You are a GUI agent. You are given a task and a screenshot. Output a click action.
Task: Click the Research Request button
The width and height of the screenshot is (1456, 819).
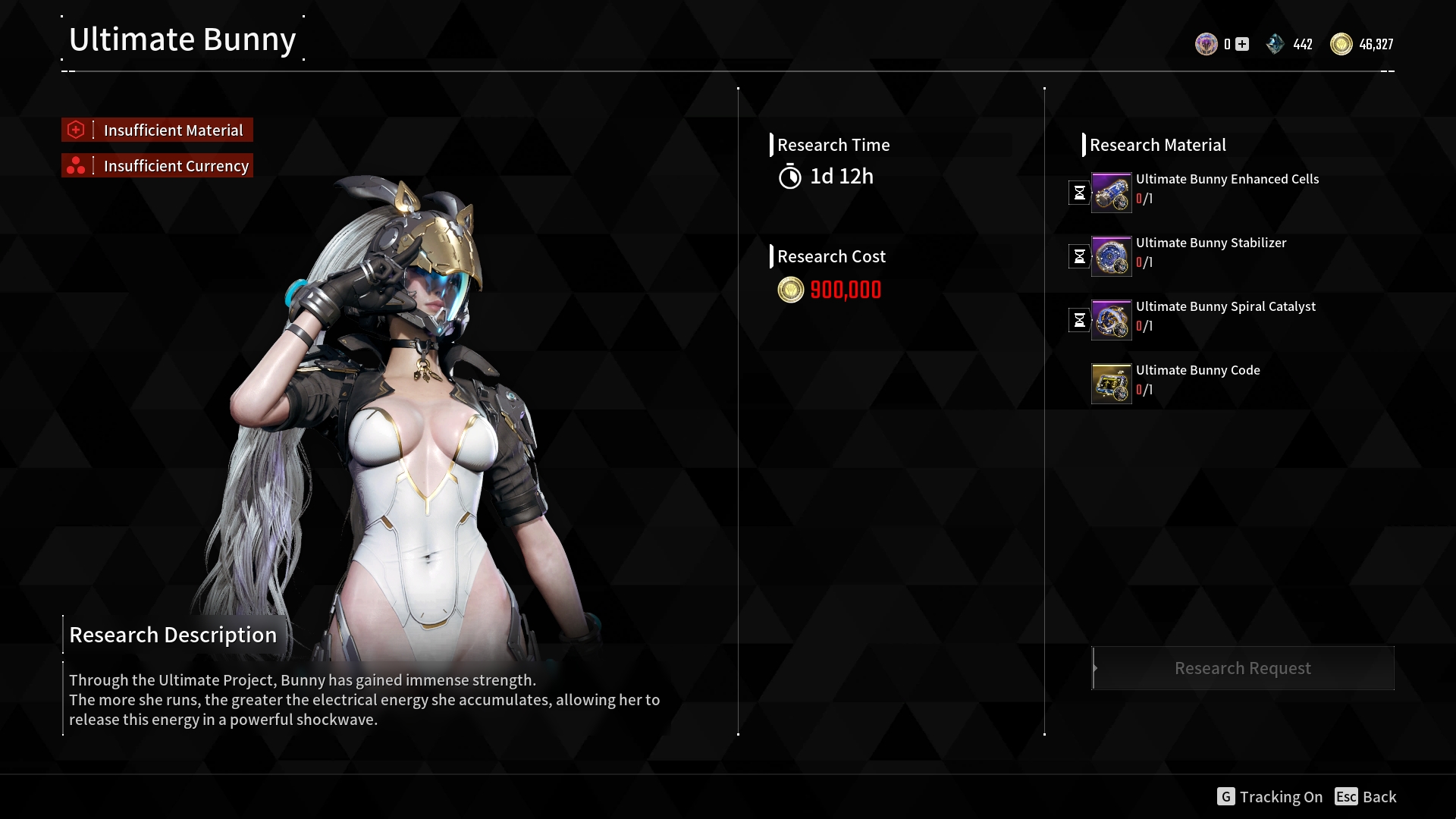[1242, 668]
